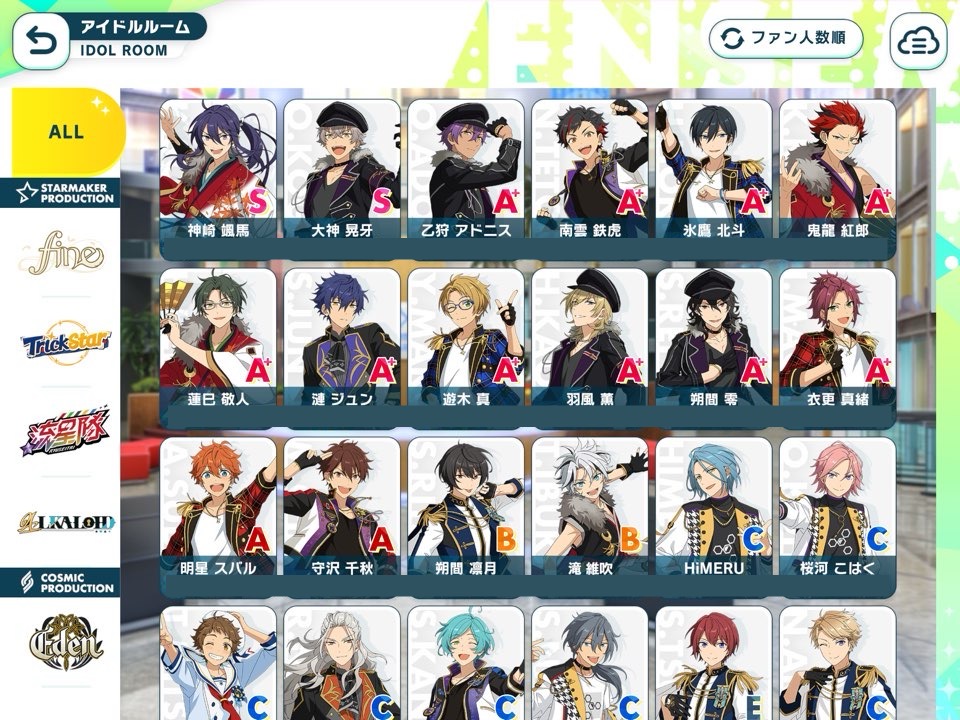Open the ファン人数順 sort order button
The image size is (960, 720).
[x=786, y=39]
